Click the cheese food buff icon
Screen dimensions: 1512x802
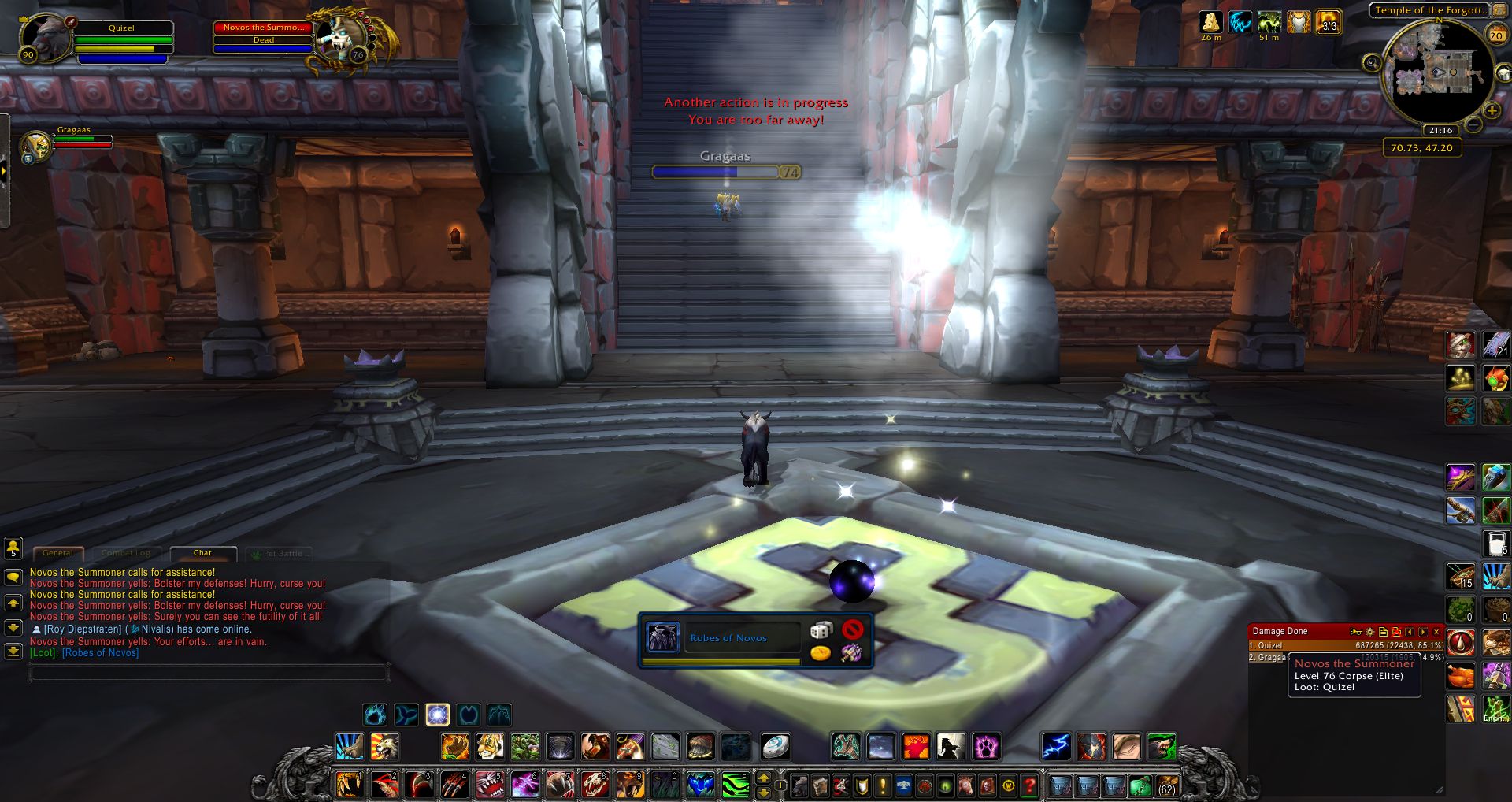(x=1210, y=22)
